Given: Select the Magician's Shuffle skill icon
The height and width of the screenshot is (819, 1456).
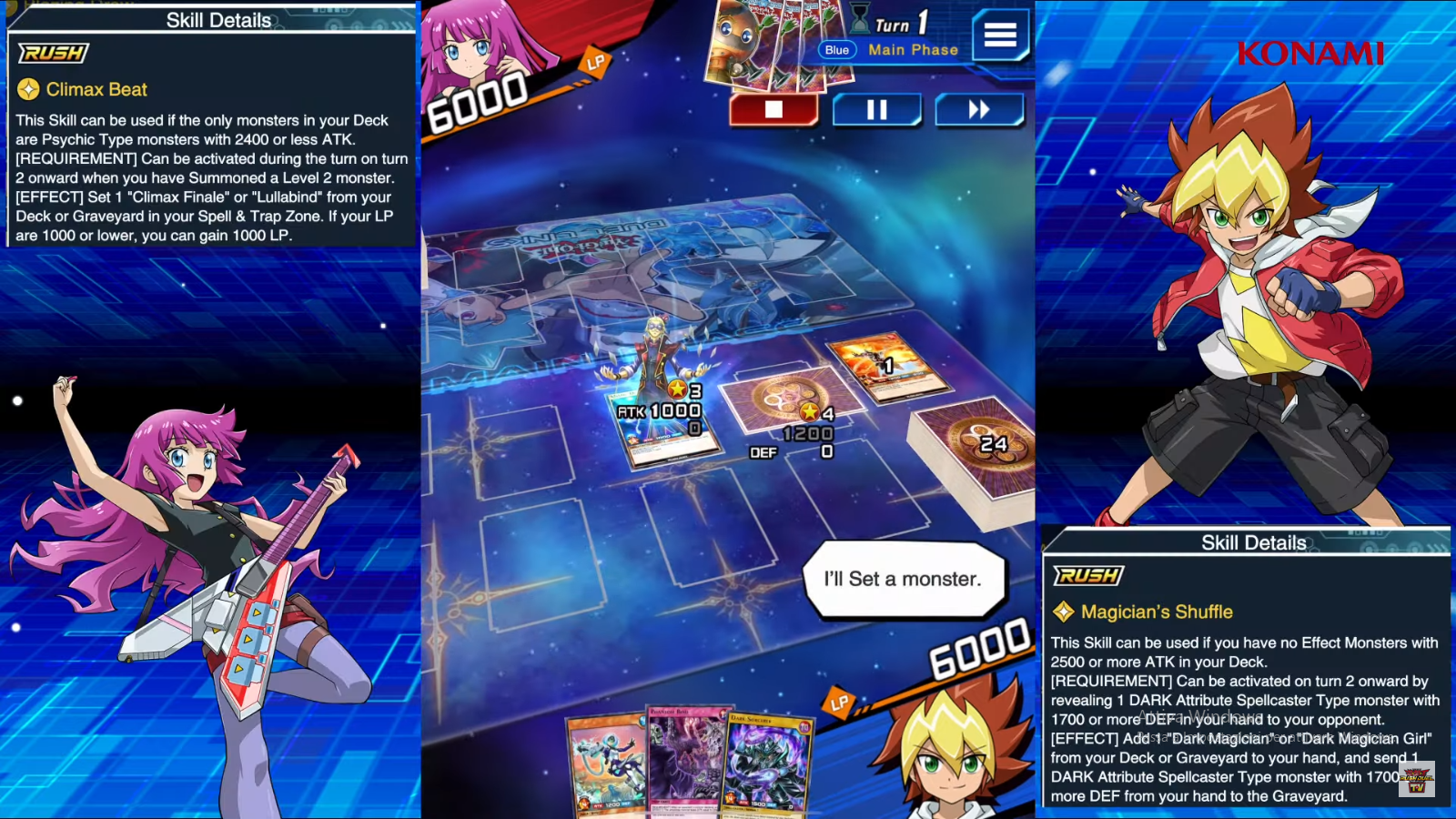Looking at the screenshot, I should [x=1066, y=612].
